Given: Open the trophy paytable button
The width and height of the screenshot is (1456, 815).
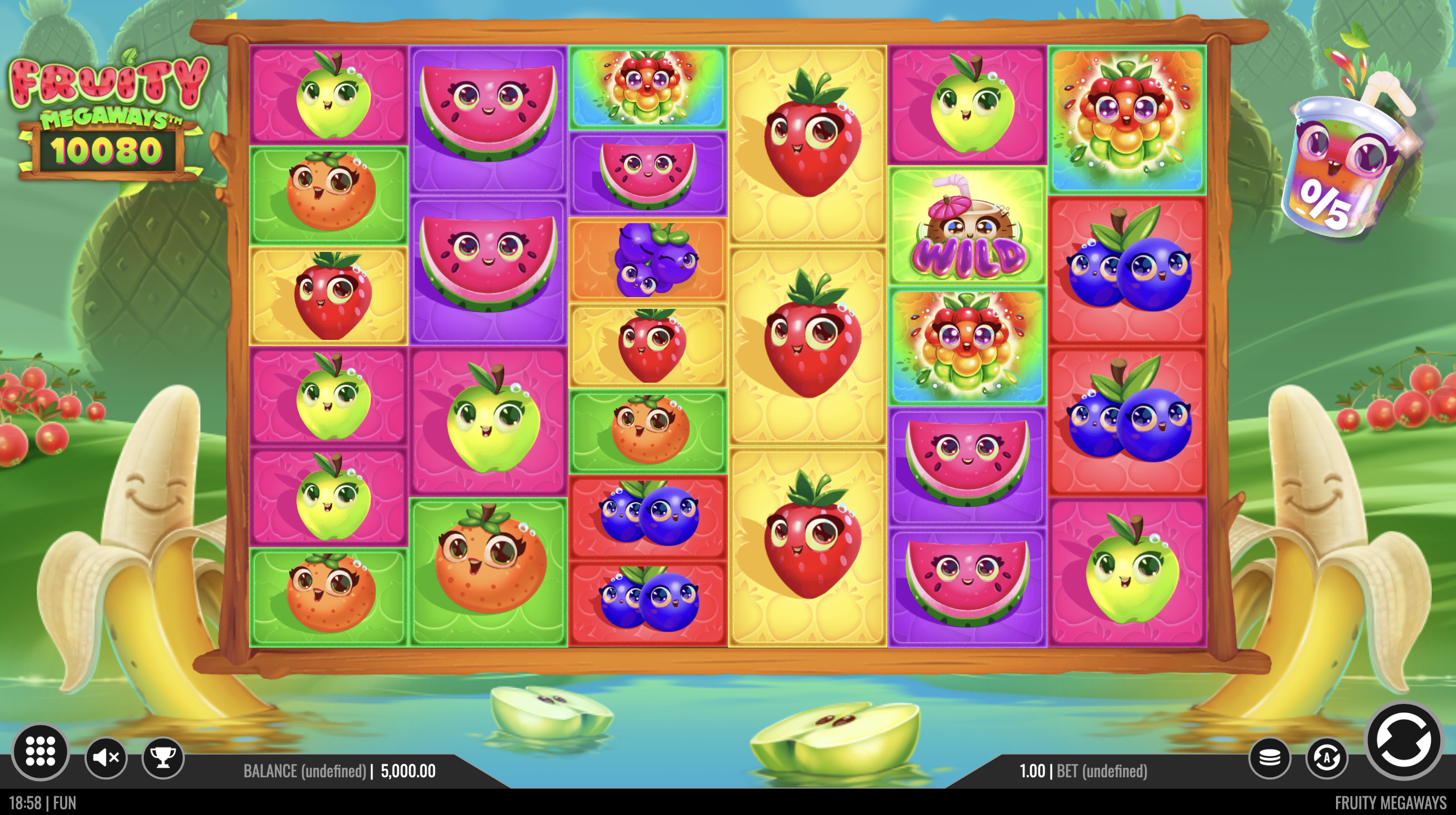Looking at the screenshot, I should tap(163, 758).
